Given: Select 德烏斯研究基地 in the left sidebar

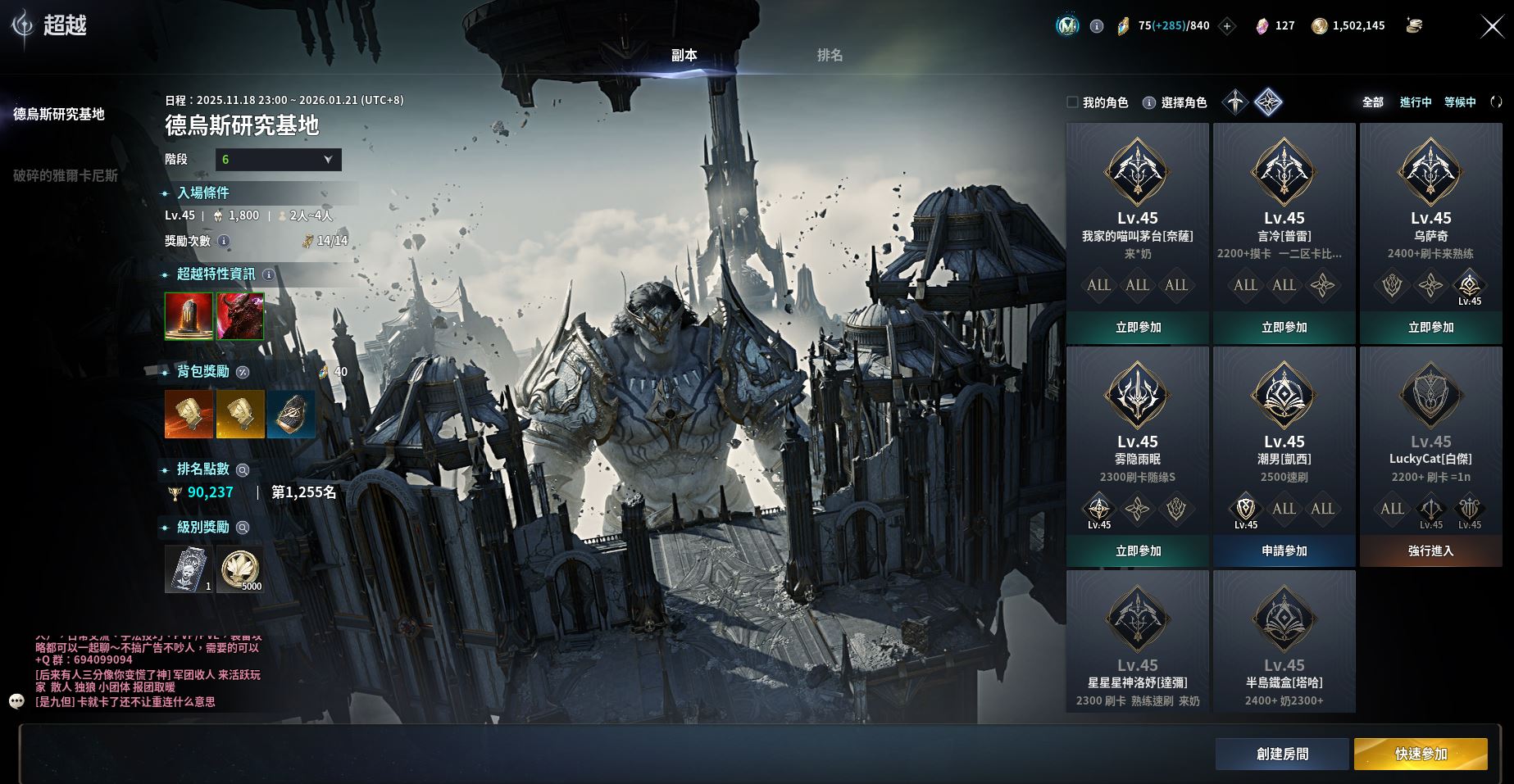Looking at the screenshot, I should point(59,114).
